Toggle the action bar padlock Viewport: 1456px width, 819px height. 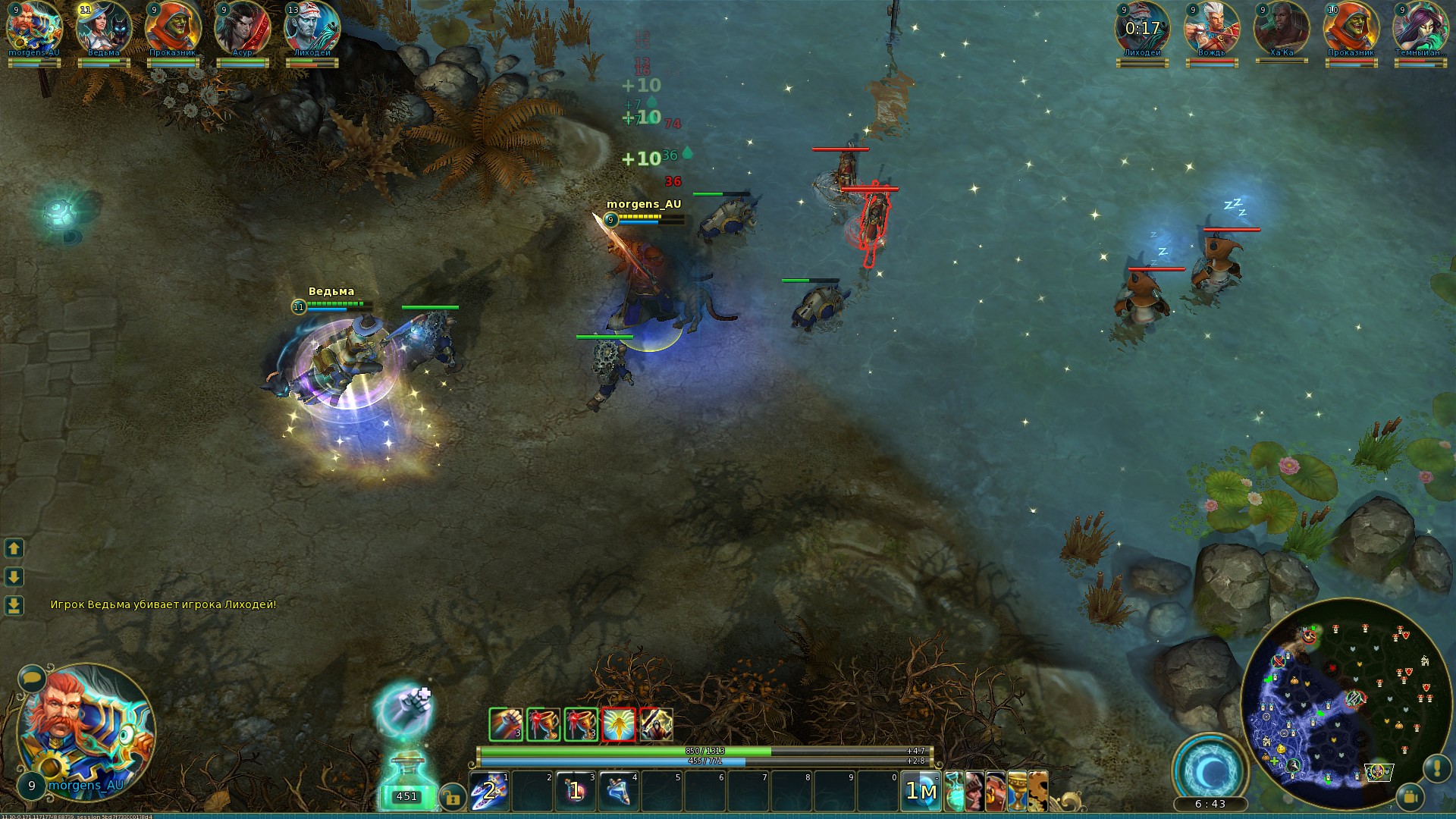point(453,798)
